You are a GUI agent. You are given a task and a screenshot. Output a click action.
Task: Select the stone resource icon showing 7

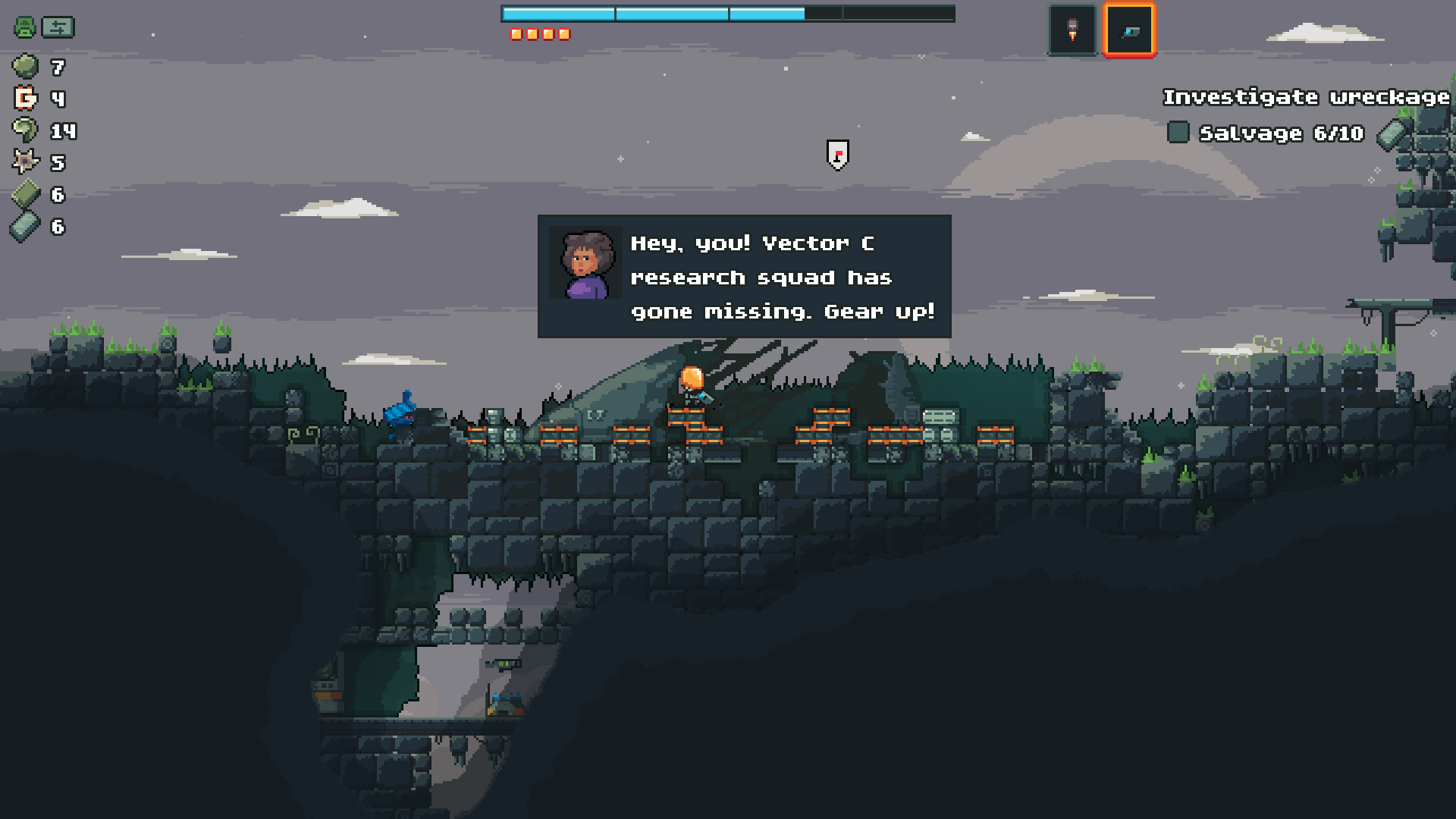click(25, 67)
